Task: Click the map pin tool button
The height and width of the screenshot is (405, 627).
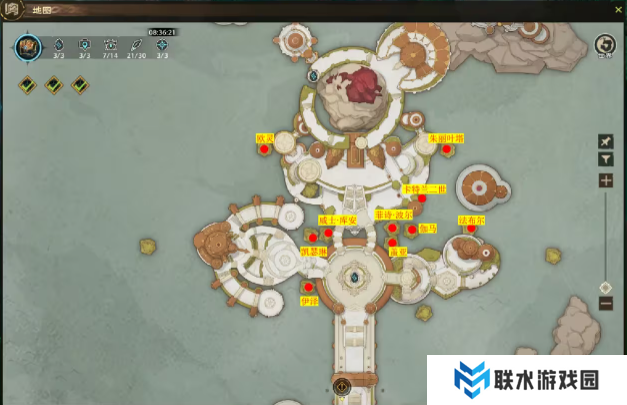Action: click(x=605, y=141)
